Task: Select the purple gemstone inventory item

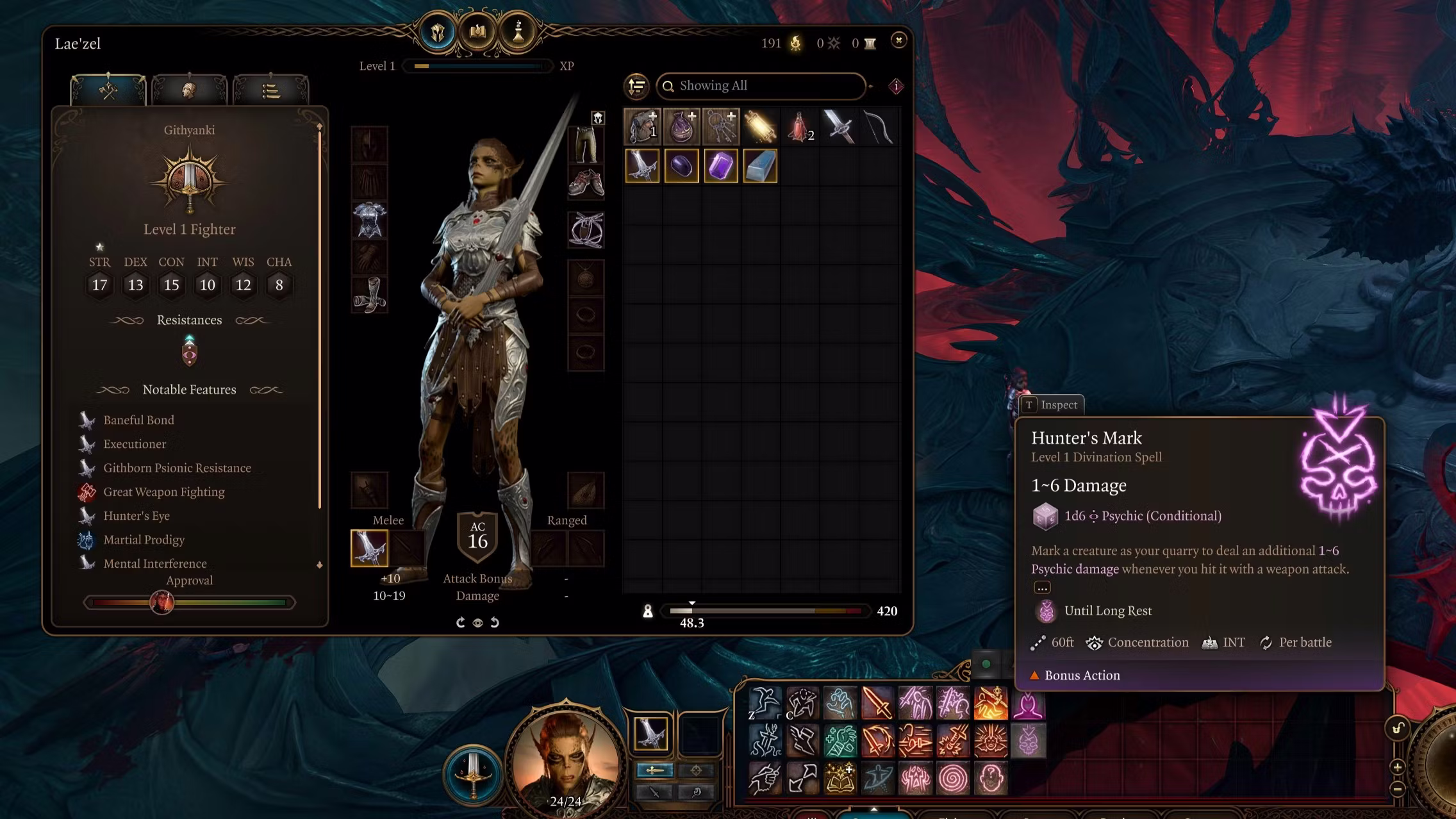Action: coord(720,166)
